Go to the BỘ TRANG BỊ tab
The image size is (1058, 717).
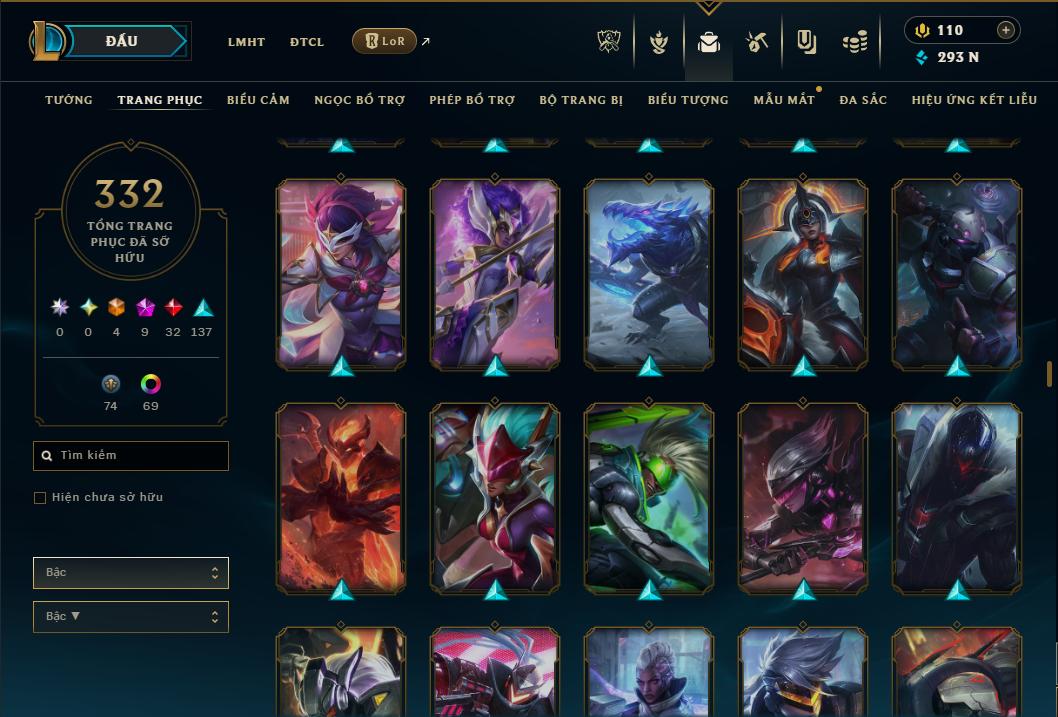(581, 100)
